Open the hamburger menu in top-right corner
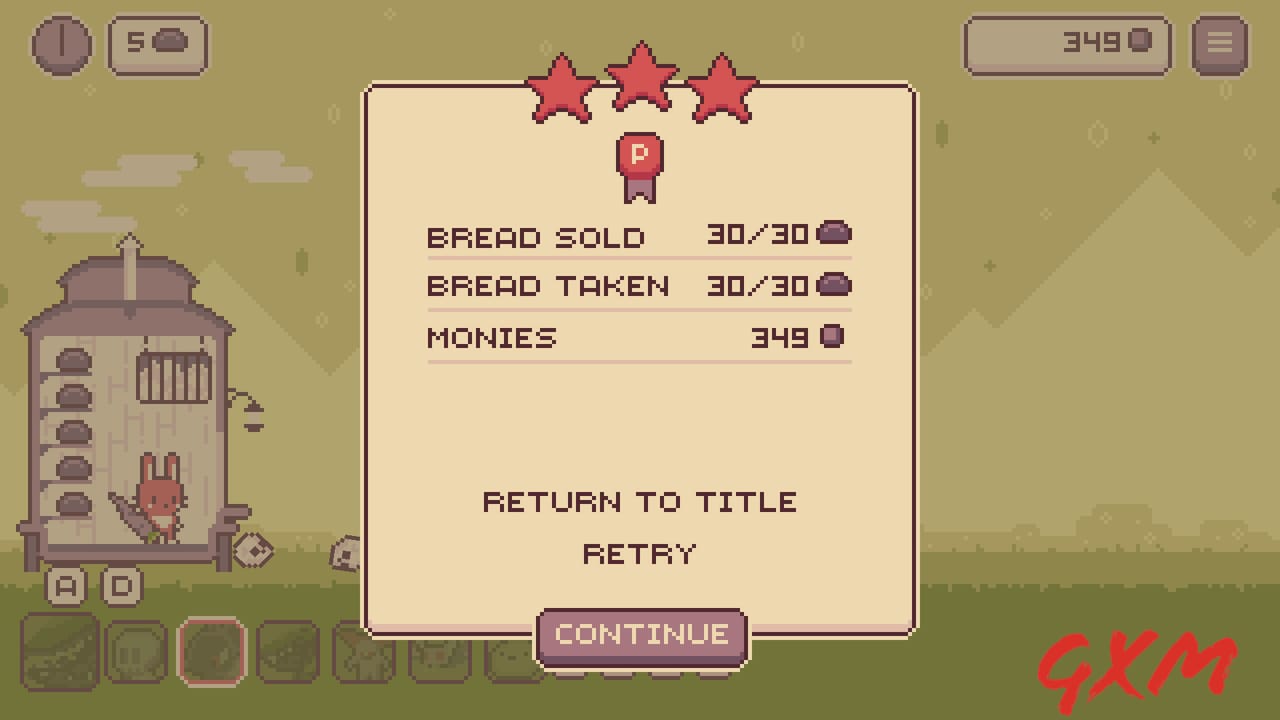1280x720 pixels. [1219, 44]
